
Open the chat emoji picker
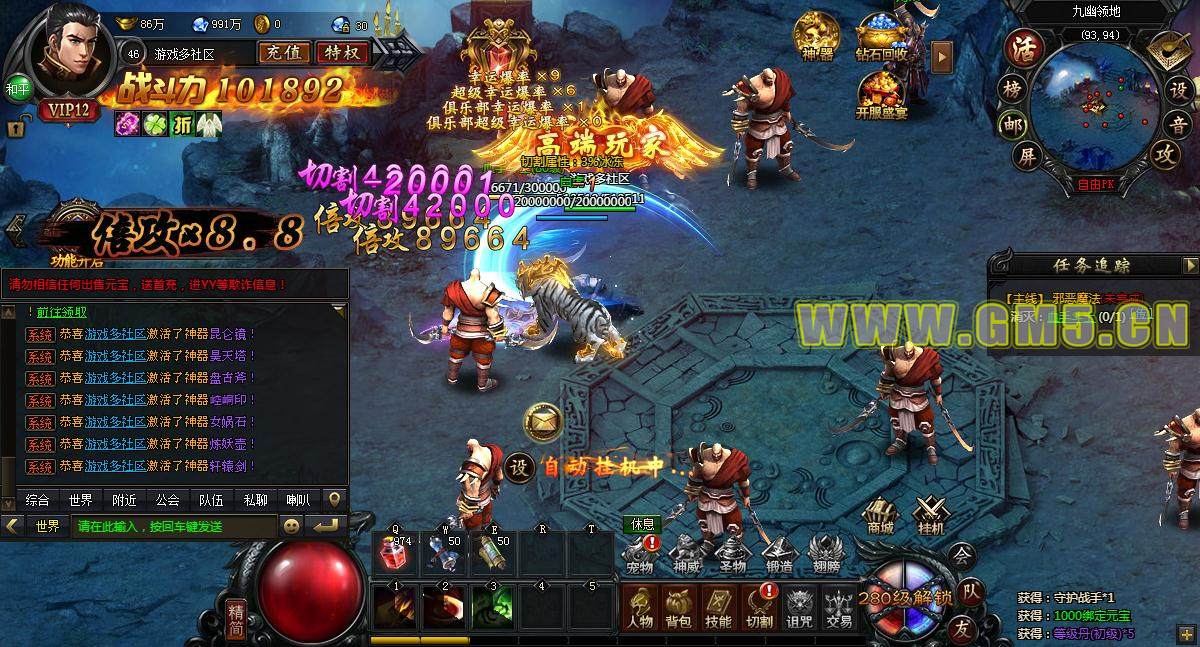[x=291, y=526]
